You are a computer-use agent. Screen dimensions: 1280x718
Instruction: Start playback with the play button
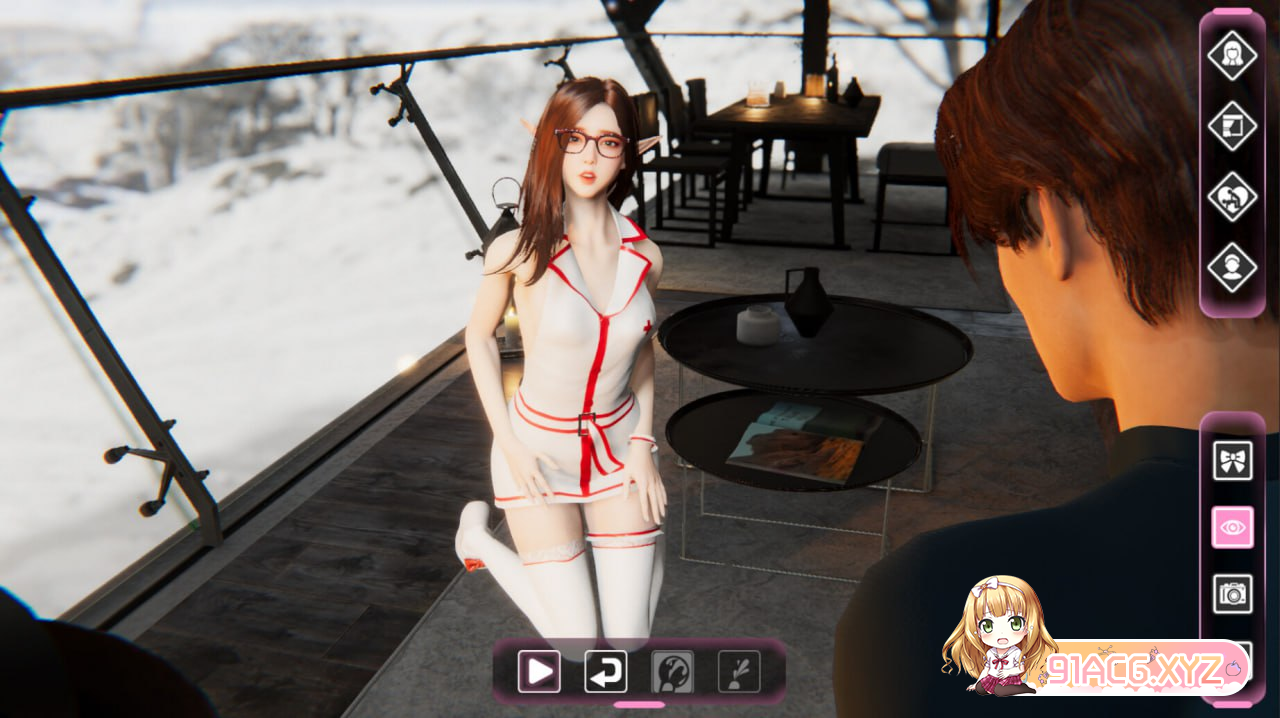coord(539,672)
